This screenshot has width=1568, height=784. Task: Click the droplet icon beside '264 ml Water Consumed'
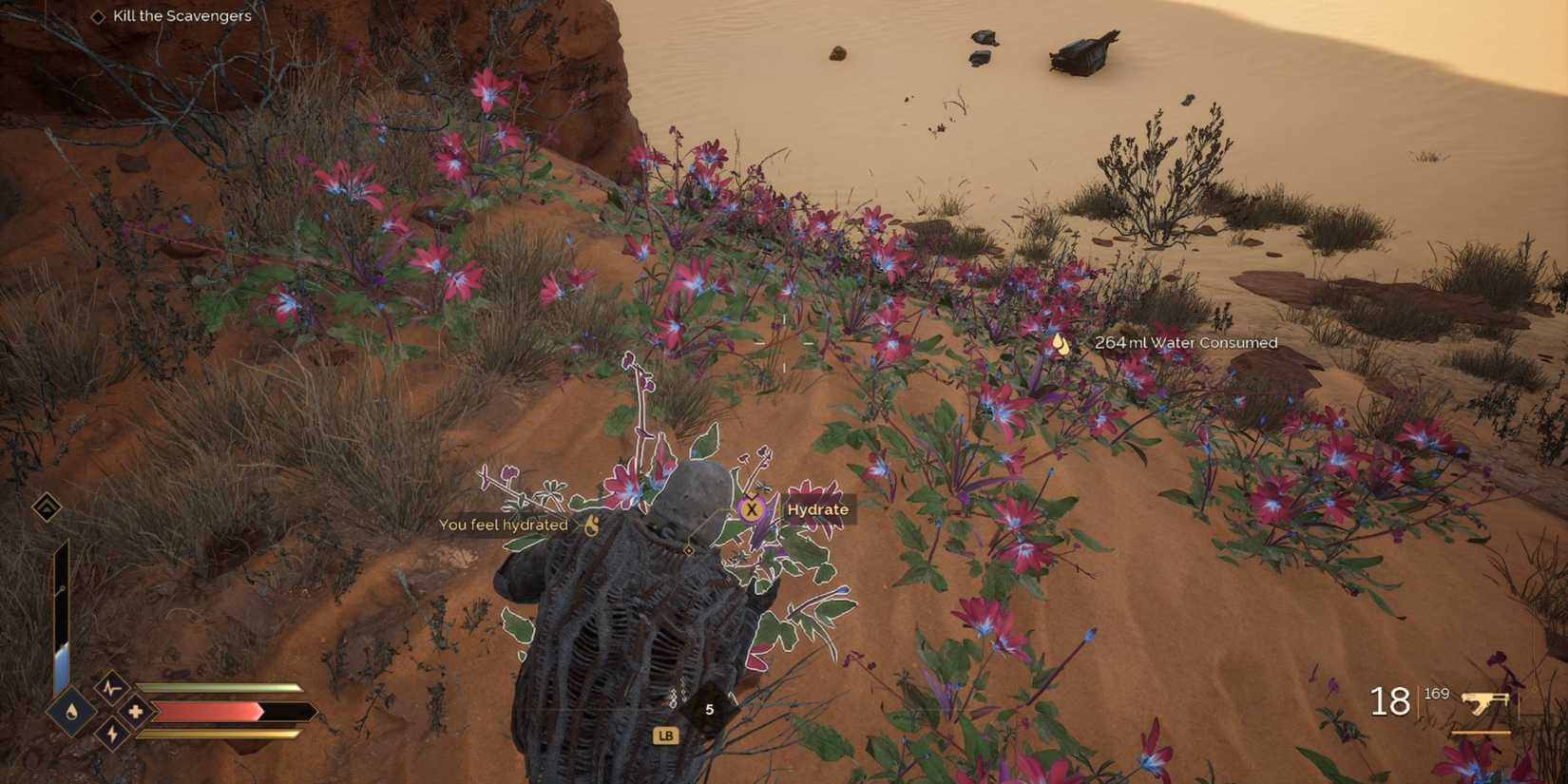point(1061,344)
